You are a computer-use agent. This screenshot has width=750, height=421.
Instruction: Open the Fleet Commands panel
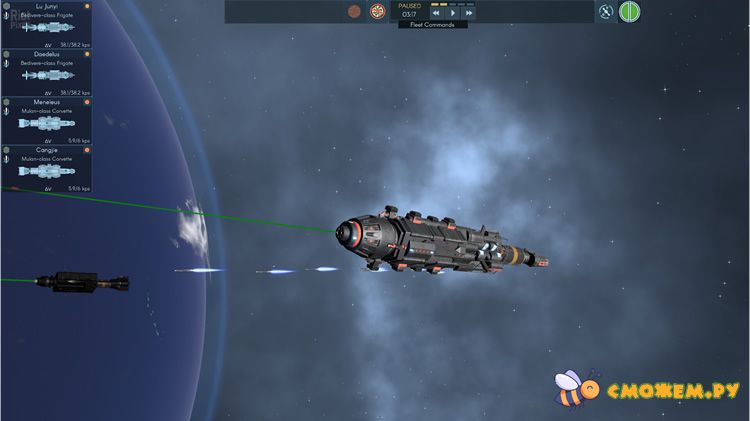(x=432, y=25)
